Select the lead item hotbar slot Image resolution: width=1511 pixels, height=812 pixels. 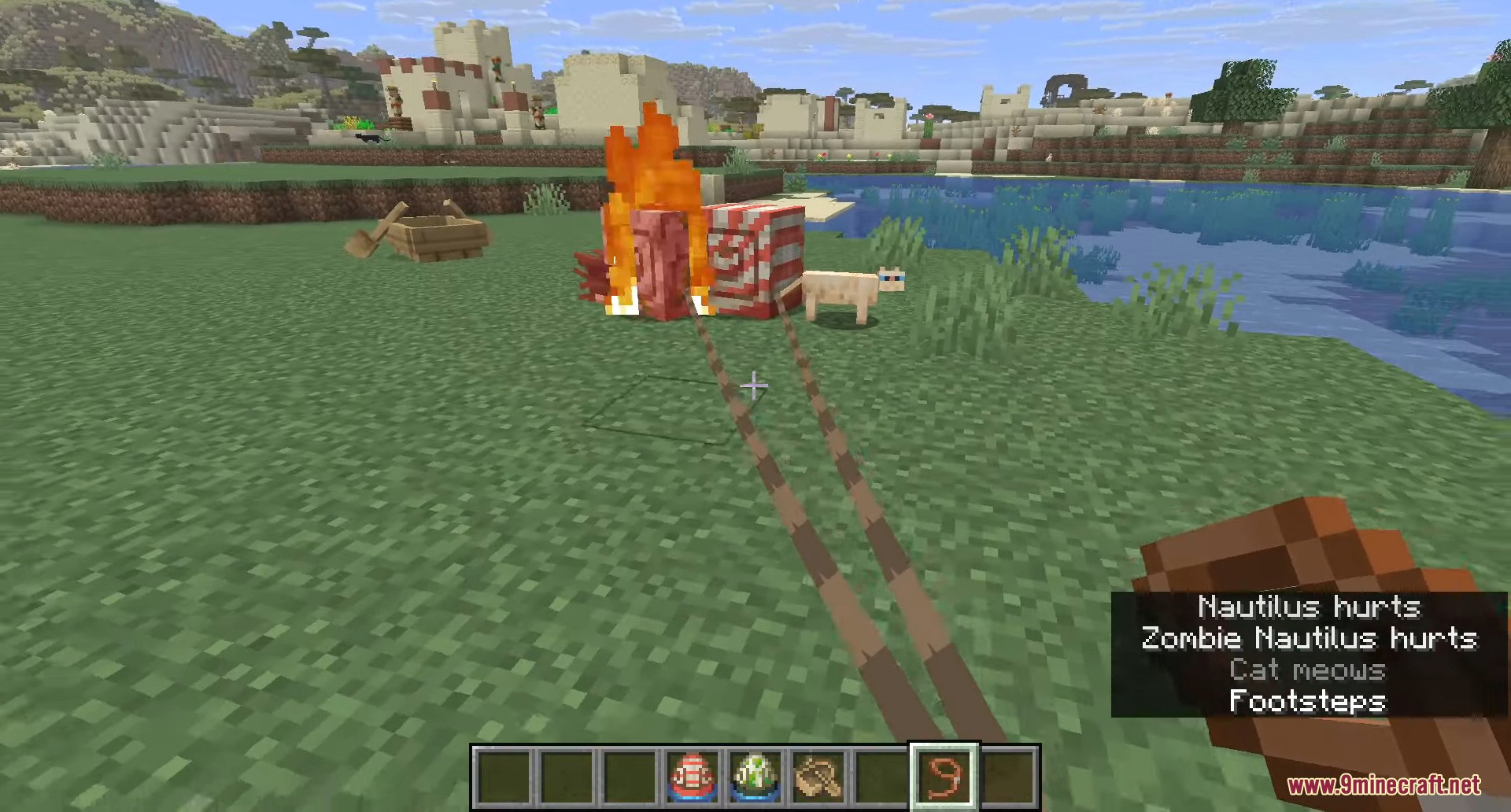(944, 777)
